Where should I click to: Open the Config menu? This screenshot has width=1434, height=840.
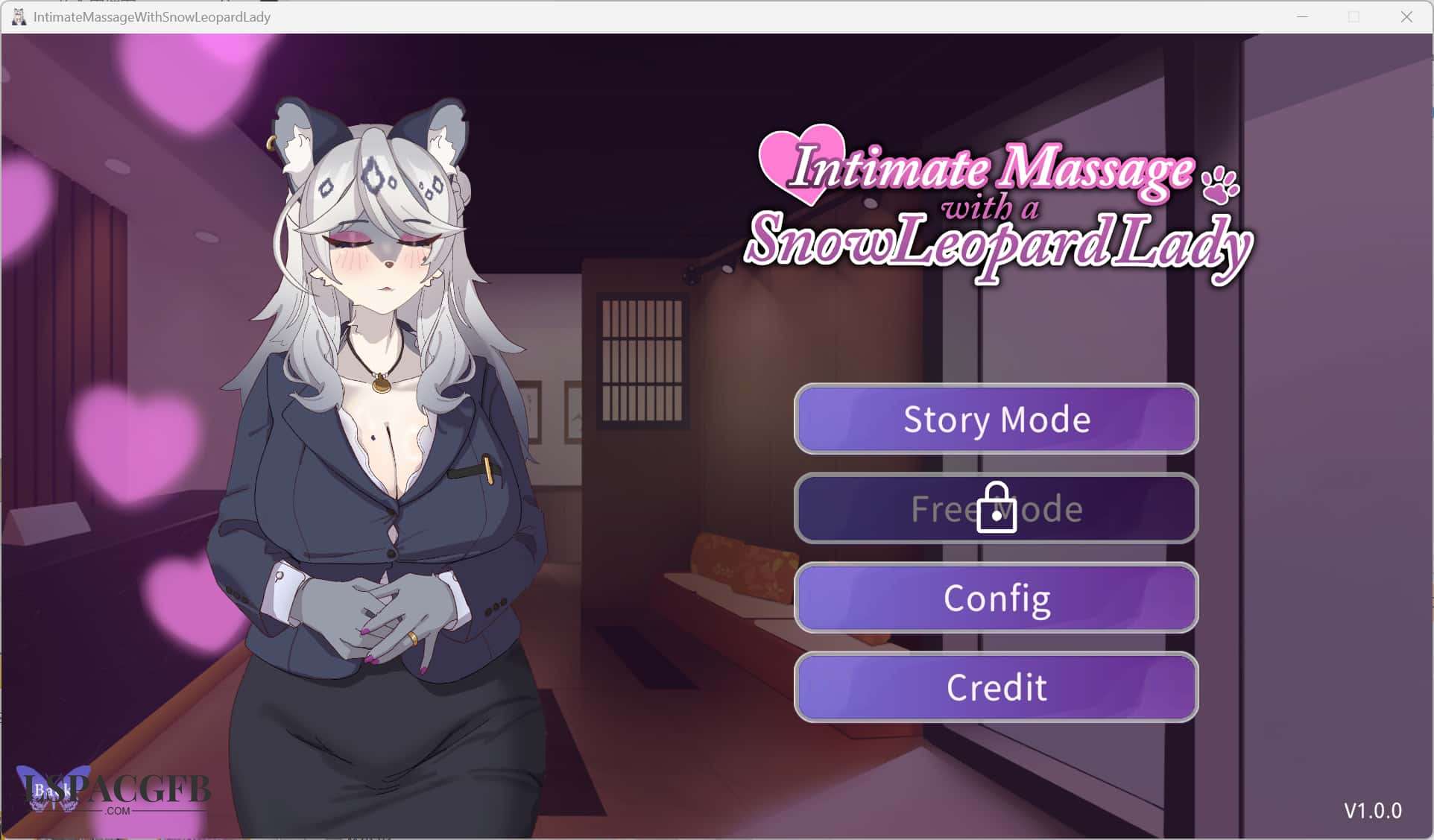pos(996,598)
